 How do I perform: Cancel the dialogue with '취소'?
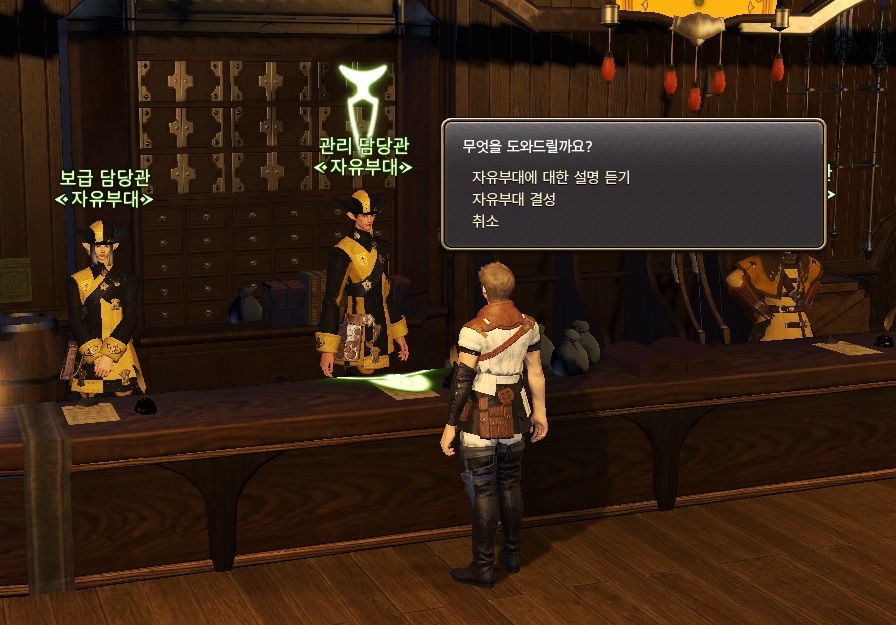[x=485, y=221]
